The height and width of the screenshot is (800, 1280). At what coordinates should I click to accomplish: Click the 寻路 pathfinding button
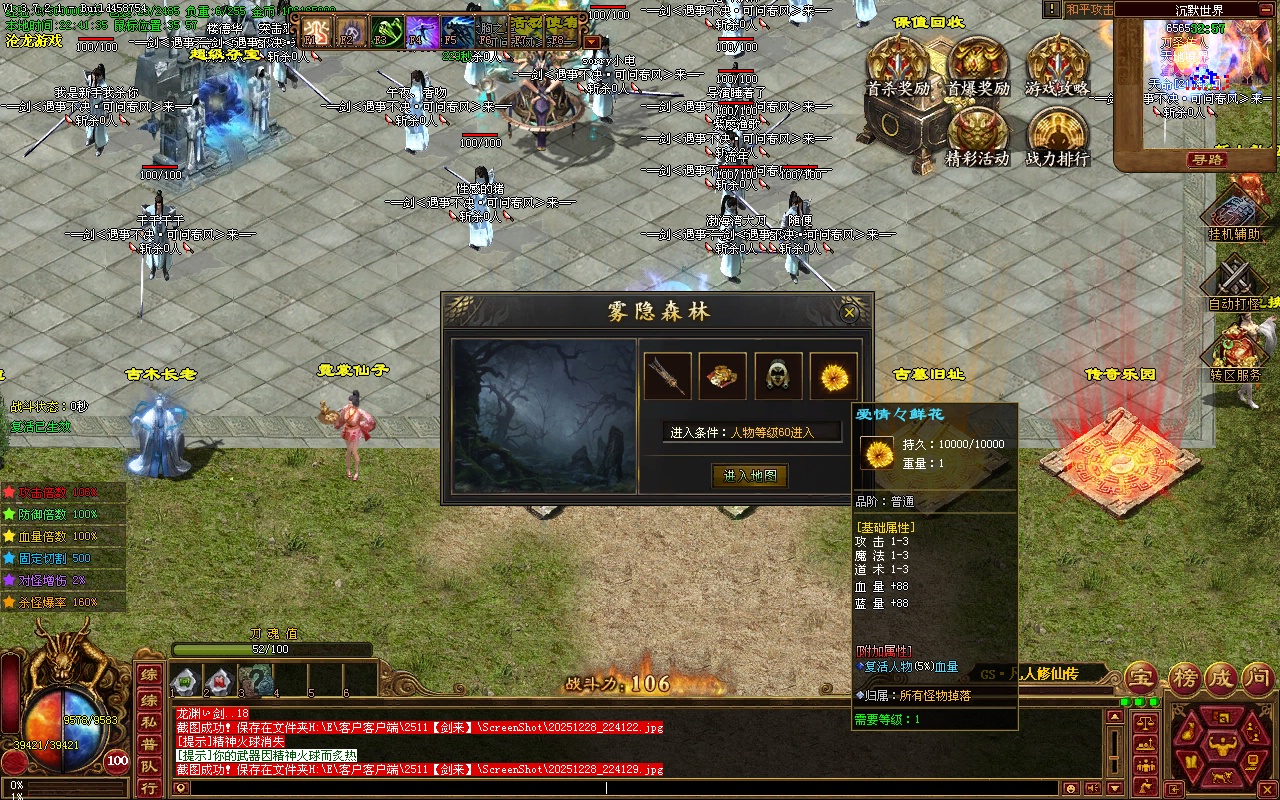point(1207,159)
